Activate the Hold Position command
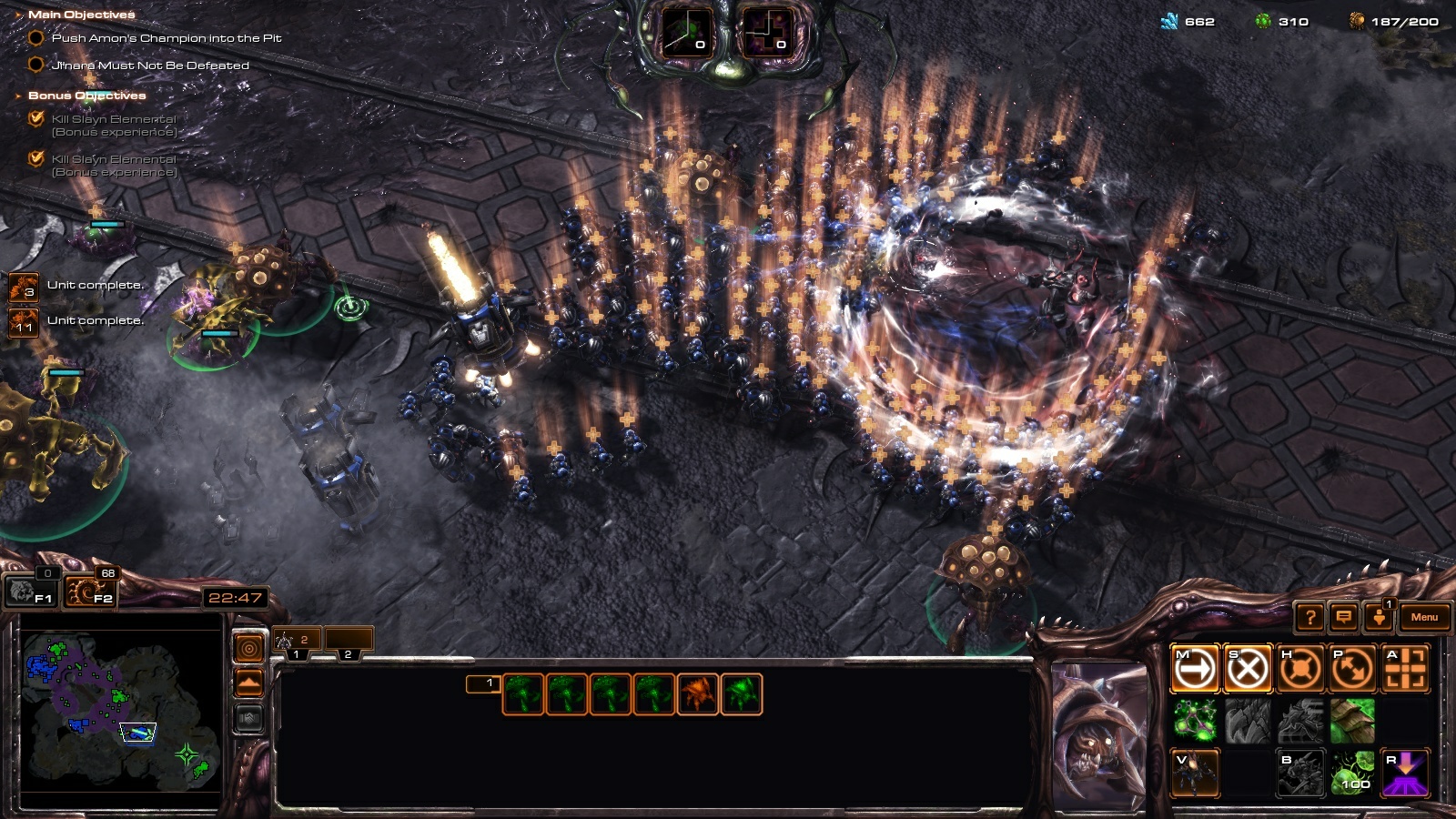 (x=1299, y=670)
